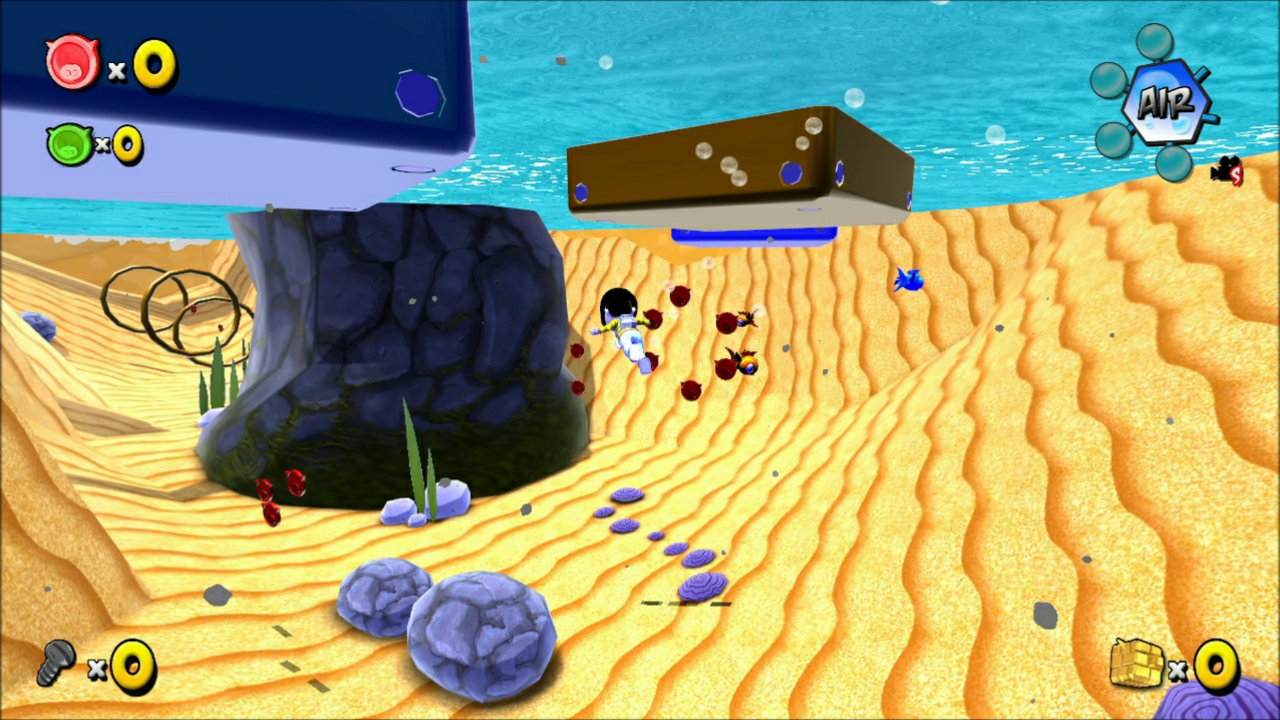Click the red pig head icon

click(x=72, y=62)
